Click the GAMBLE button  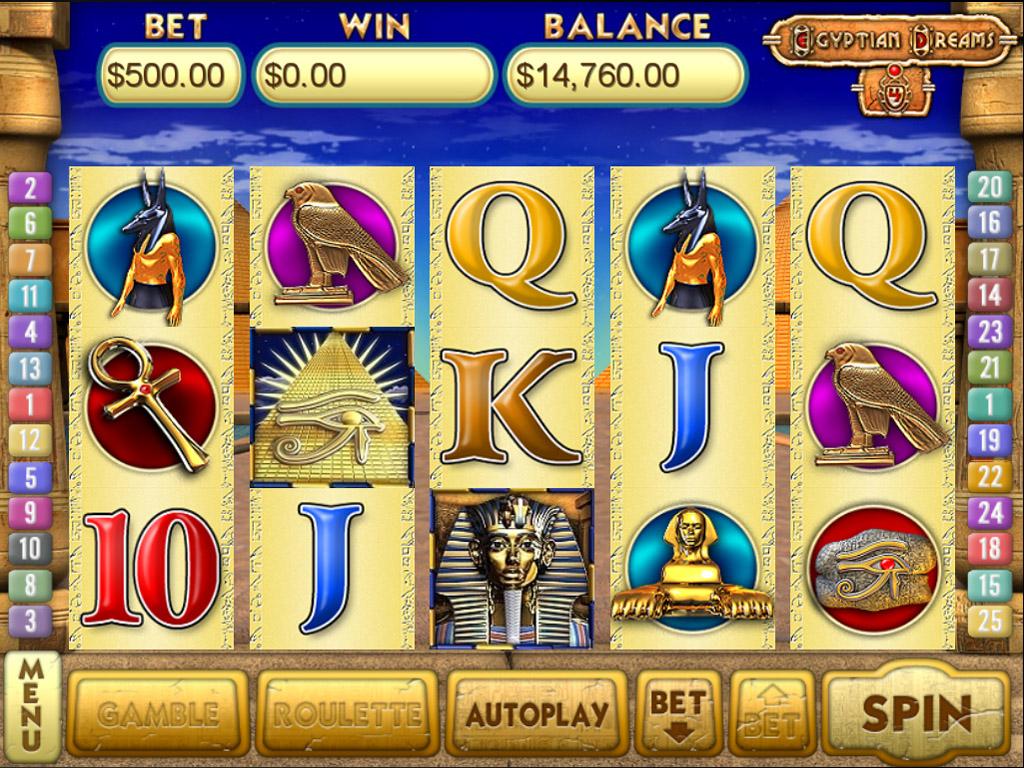pyautogui.click(x=157, y=713)
